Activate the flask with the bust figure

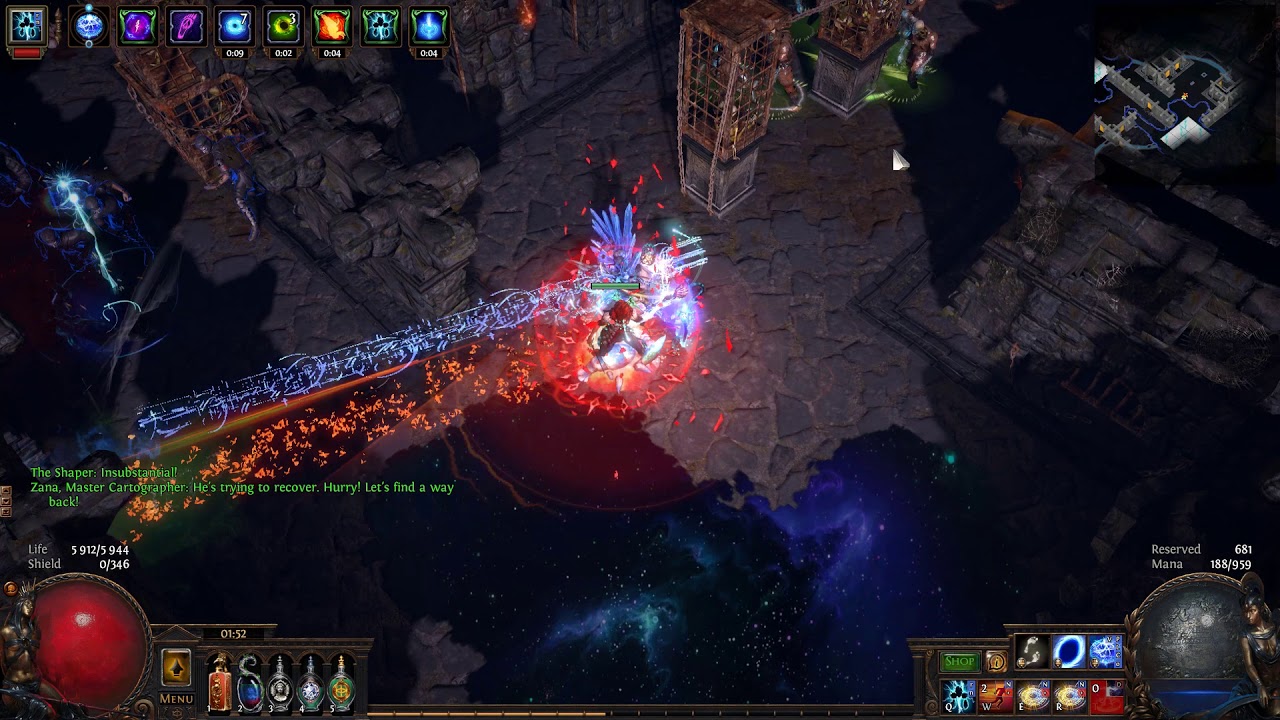click(281, 683)
